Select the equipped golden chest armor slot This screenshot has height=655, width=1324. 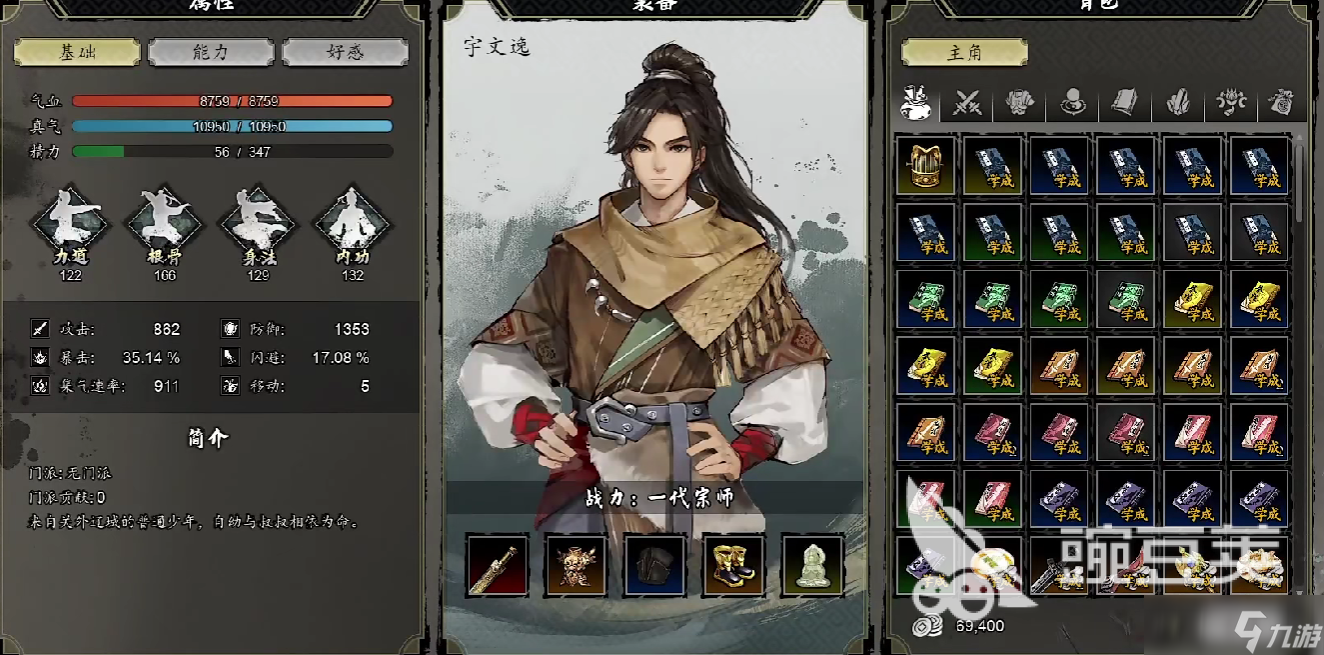pos(576,565)
